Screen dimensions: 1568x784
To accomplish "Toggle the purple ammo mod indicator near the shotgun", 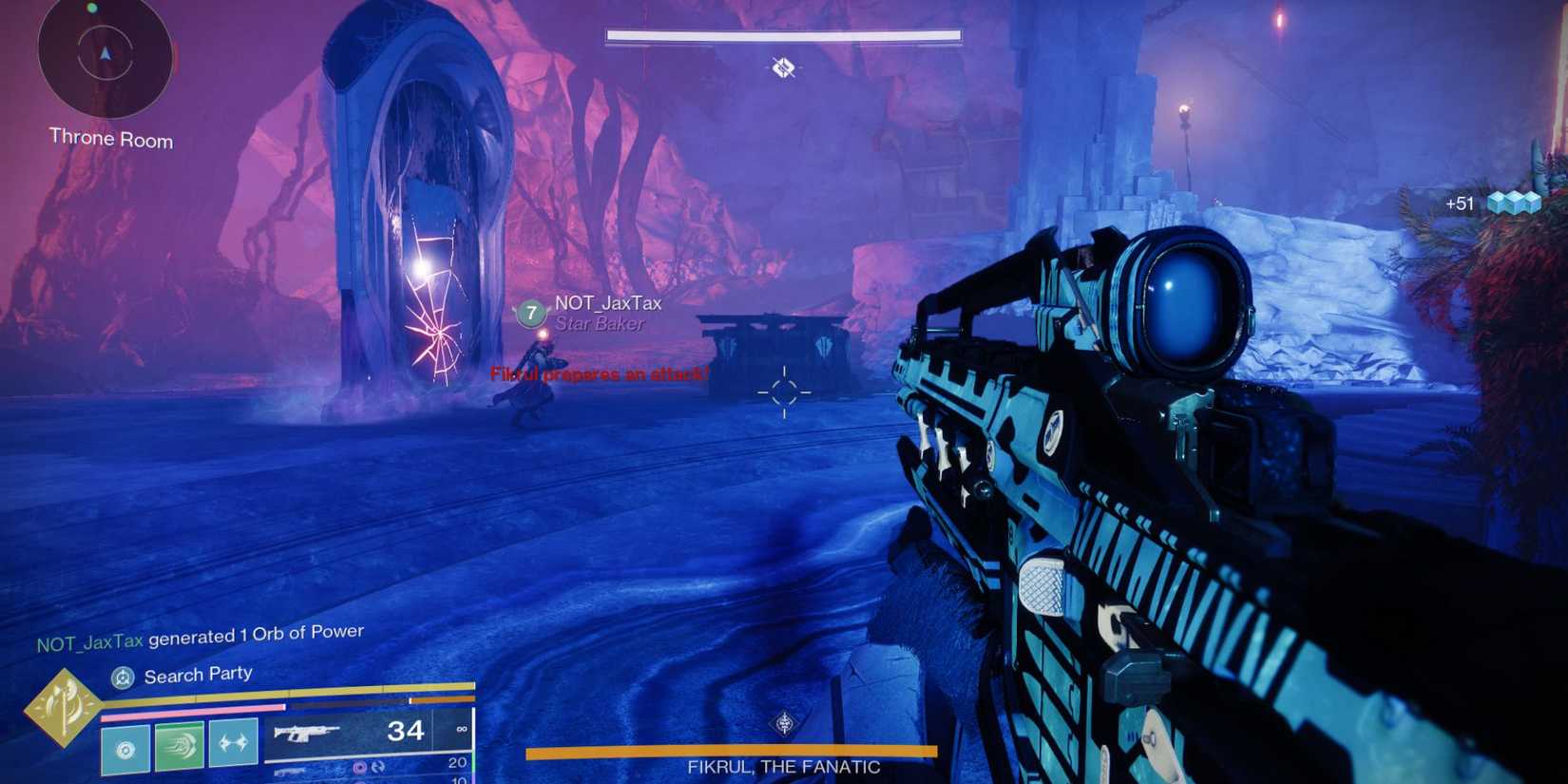I will click(359, 765).
